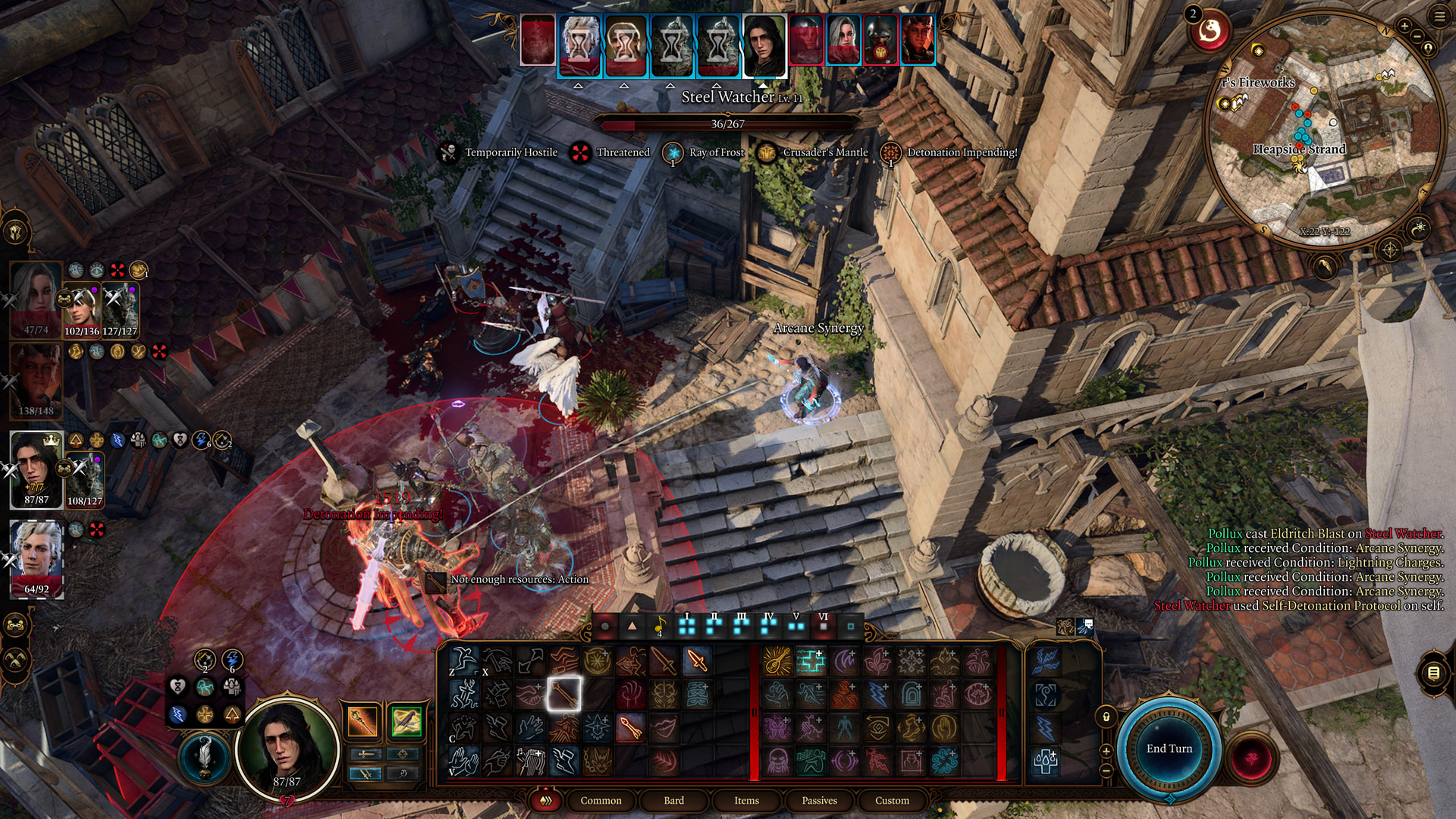Click the highlighted arrow ability in the hotbar

coord(563,693)
